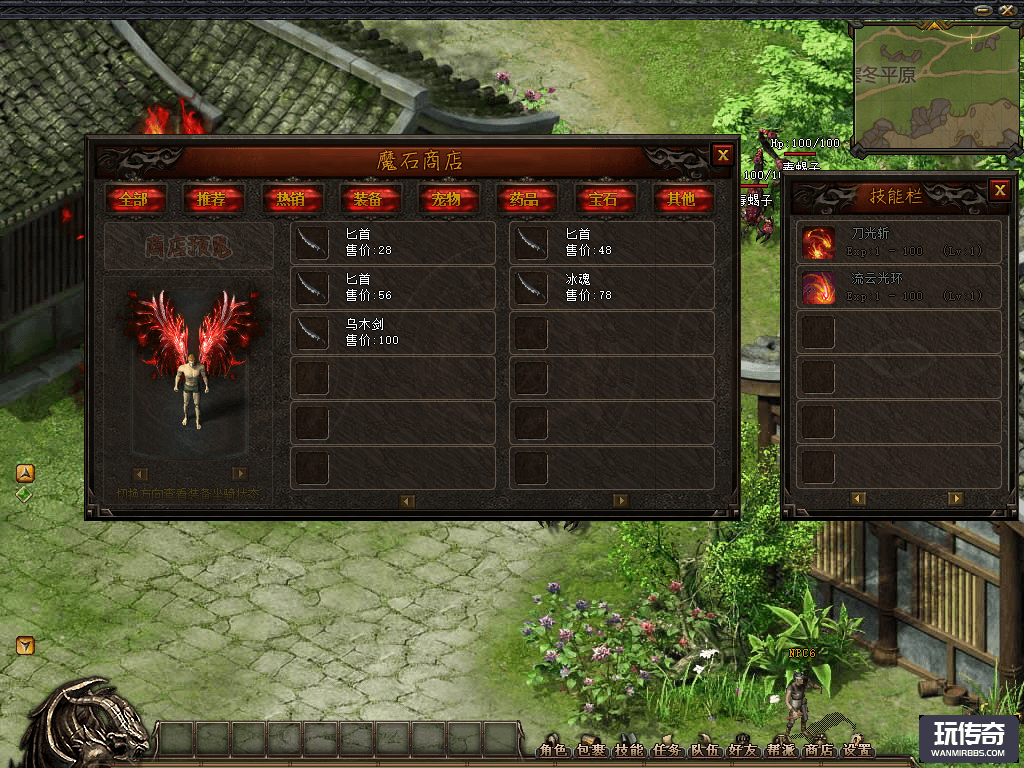Choose the 冰魂 blade priced 78
The height and width of the screenshot is (768, 1024).
tap(611, 288)
